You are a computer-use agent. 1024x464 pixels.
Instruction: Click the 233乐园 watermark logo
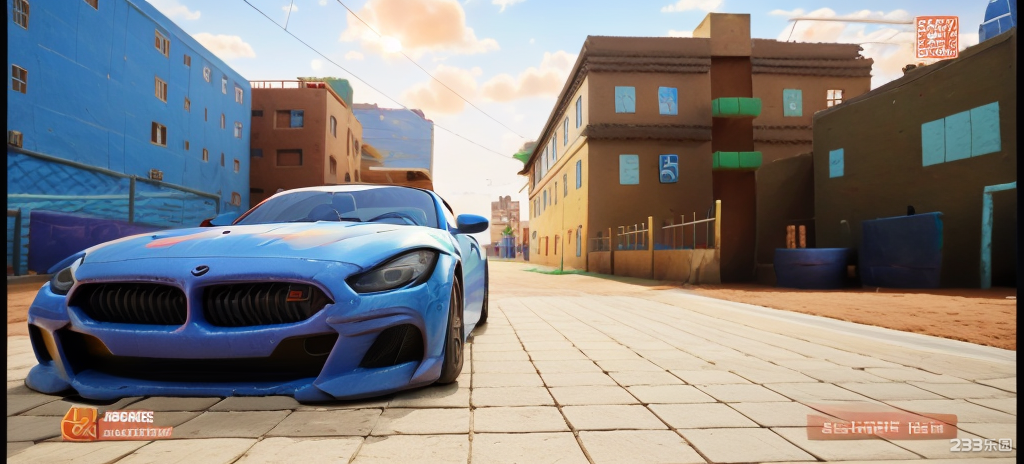click(x=980, y=445)
